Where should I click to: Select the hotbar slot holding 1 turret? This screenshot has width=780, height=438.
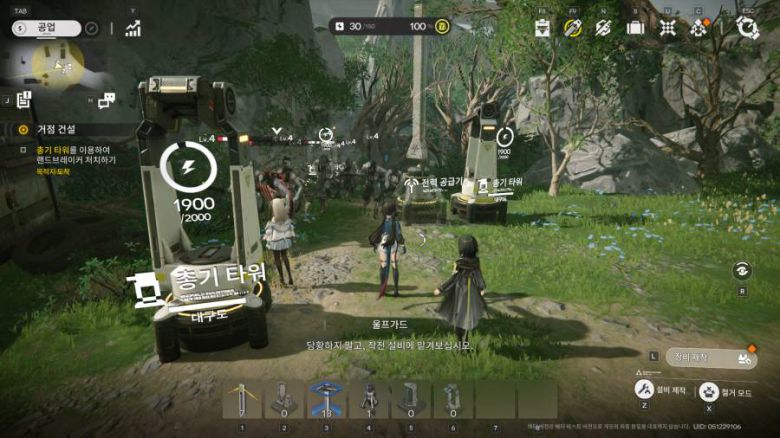[x=368, y=398]
